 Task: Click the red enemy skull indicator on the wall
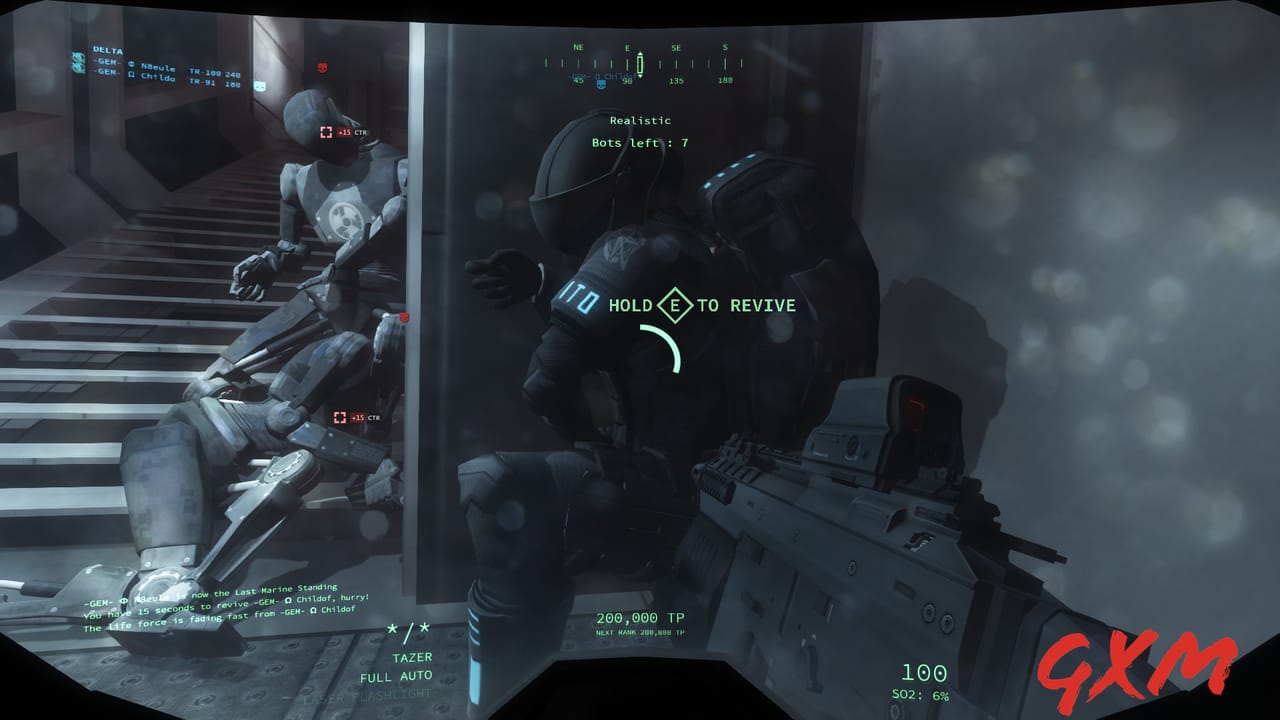pyautogui.click(x=322, y=68)
